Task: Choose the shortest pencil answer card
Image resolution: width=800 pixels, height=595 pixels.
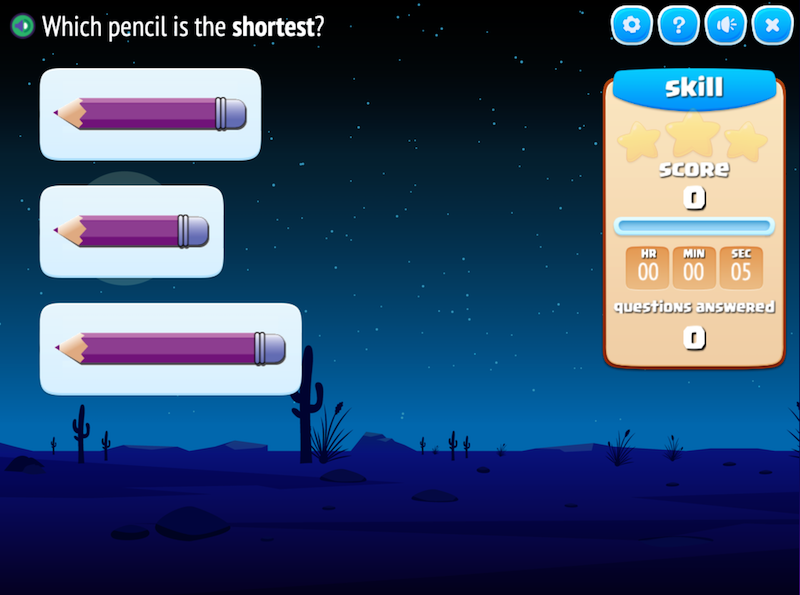Action: 131,231
